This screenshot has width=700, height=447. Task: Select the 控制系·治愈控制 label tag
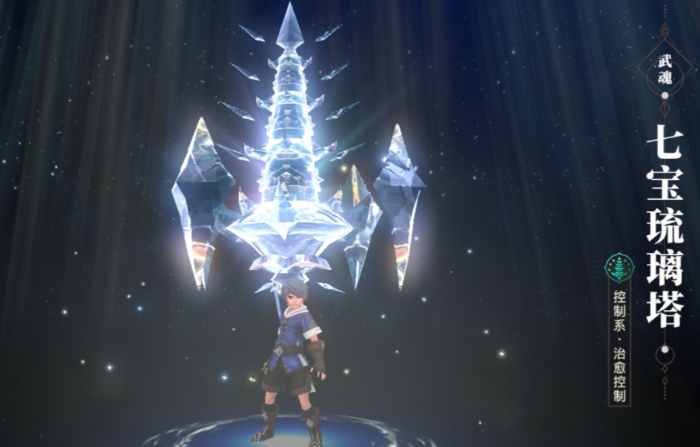point(620,343)
